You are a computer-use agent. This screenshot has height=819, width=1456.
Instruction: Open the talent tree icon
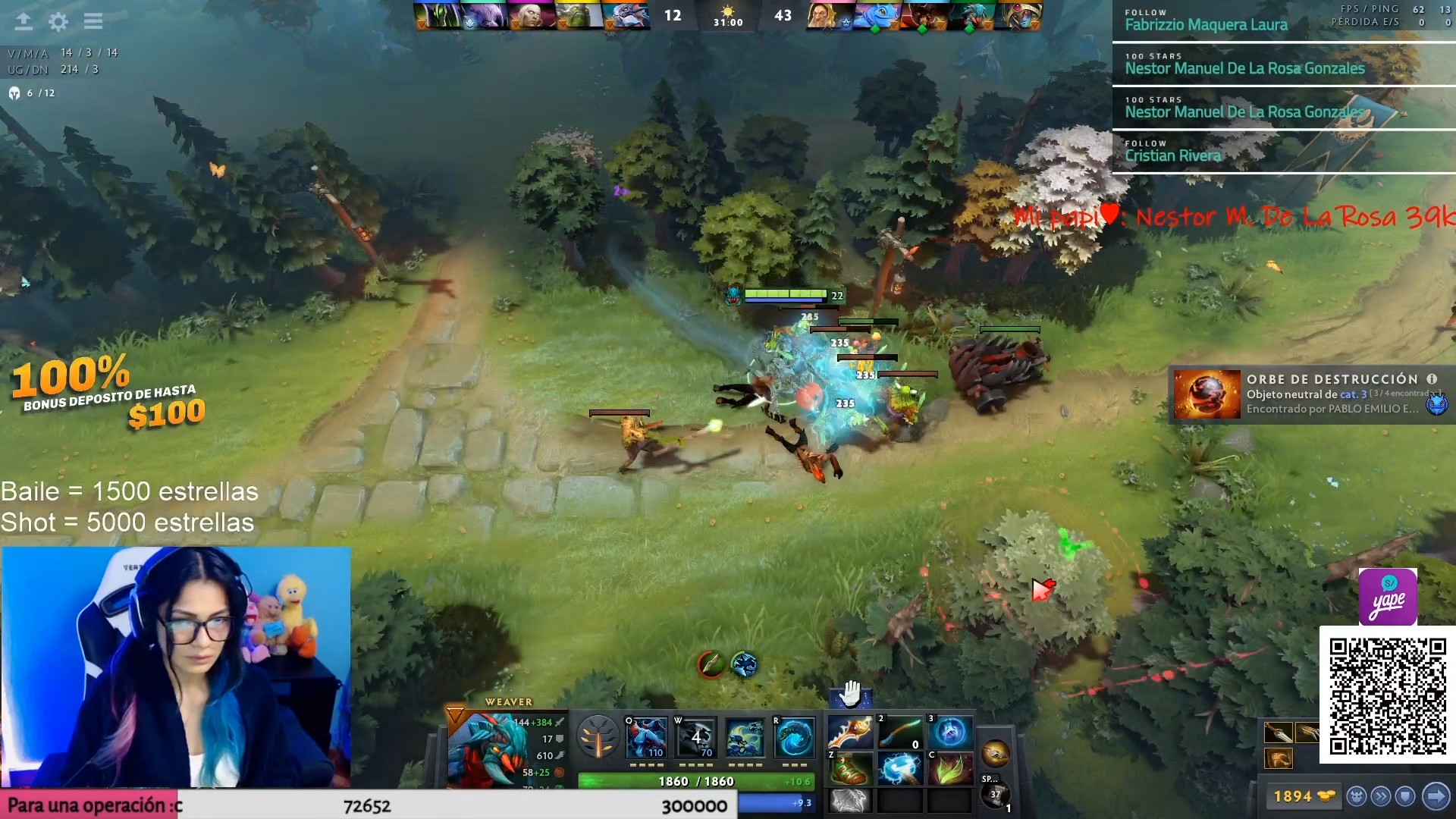[598, 736]
